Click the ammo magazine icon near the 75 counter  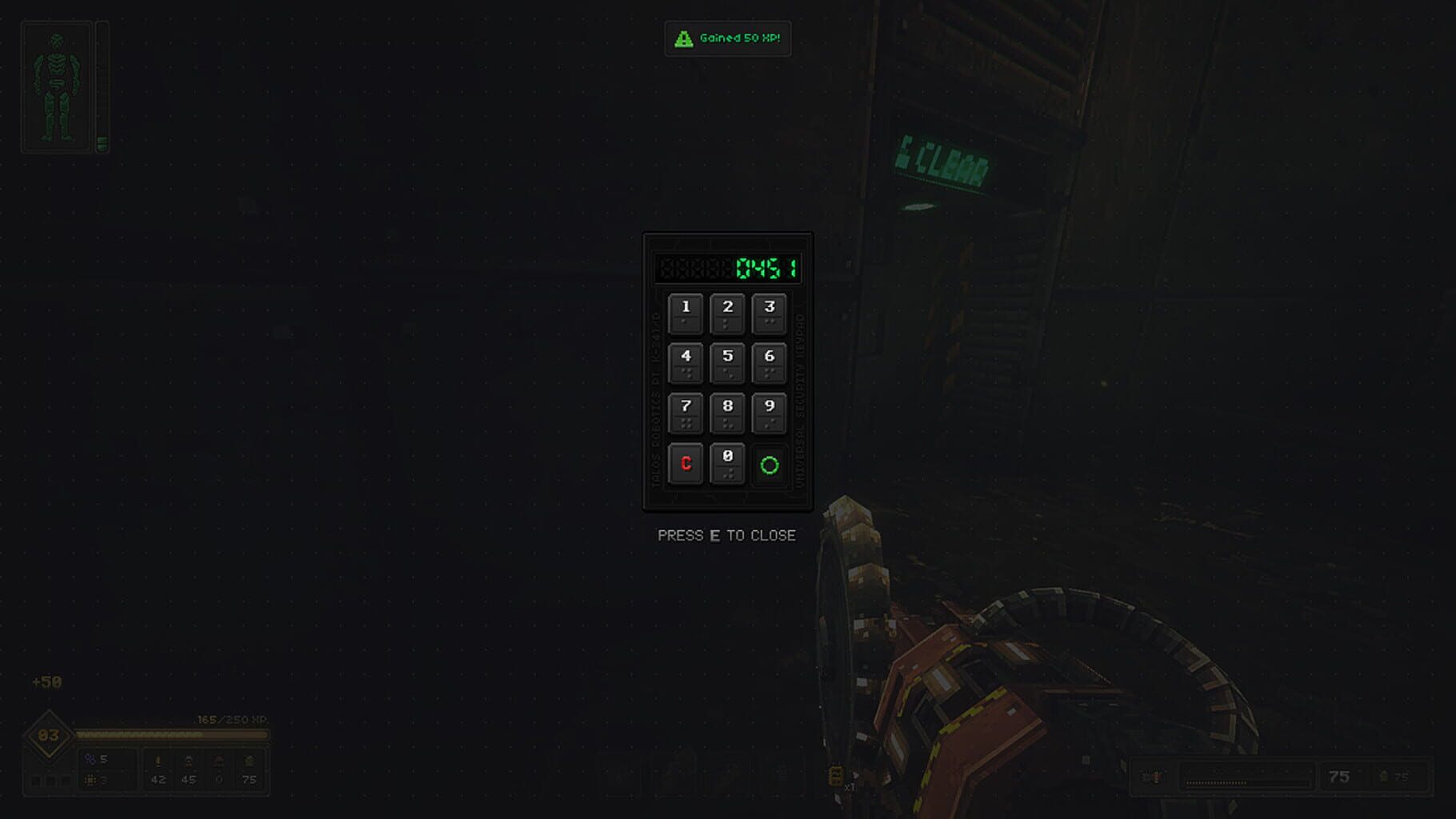click(1154, 776)
